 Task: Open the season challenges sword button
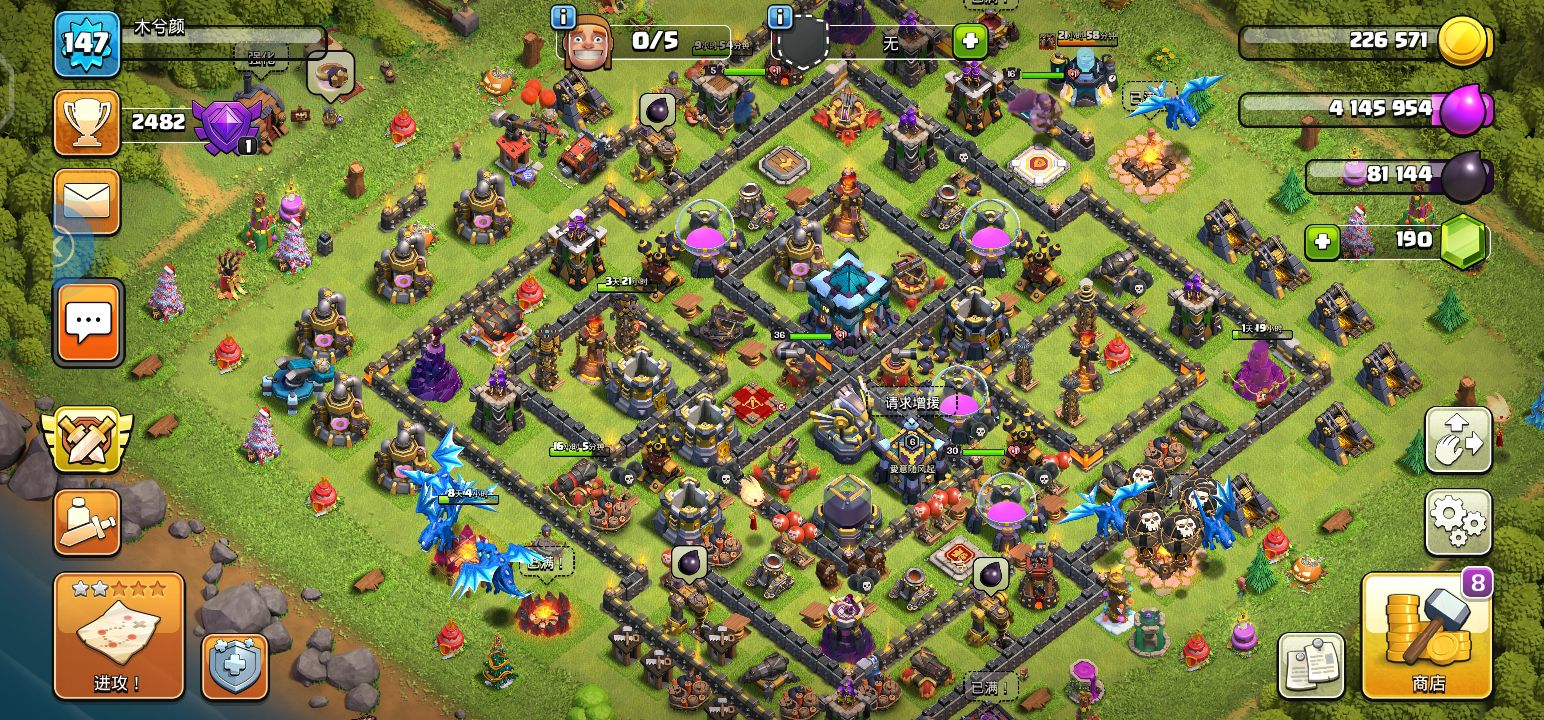click(87, 521)
